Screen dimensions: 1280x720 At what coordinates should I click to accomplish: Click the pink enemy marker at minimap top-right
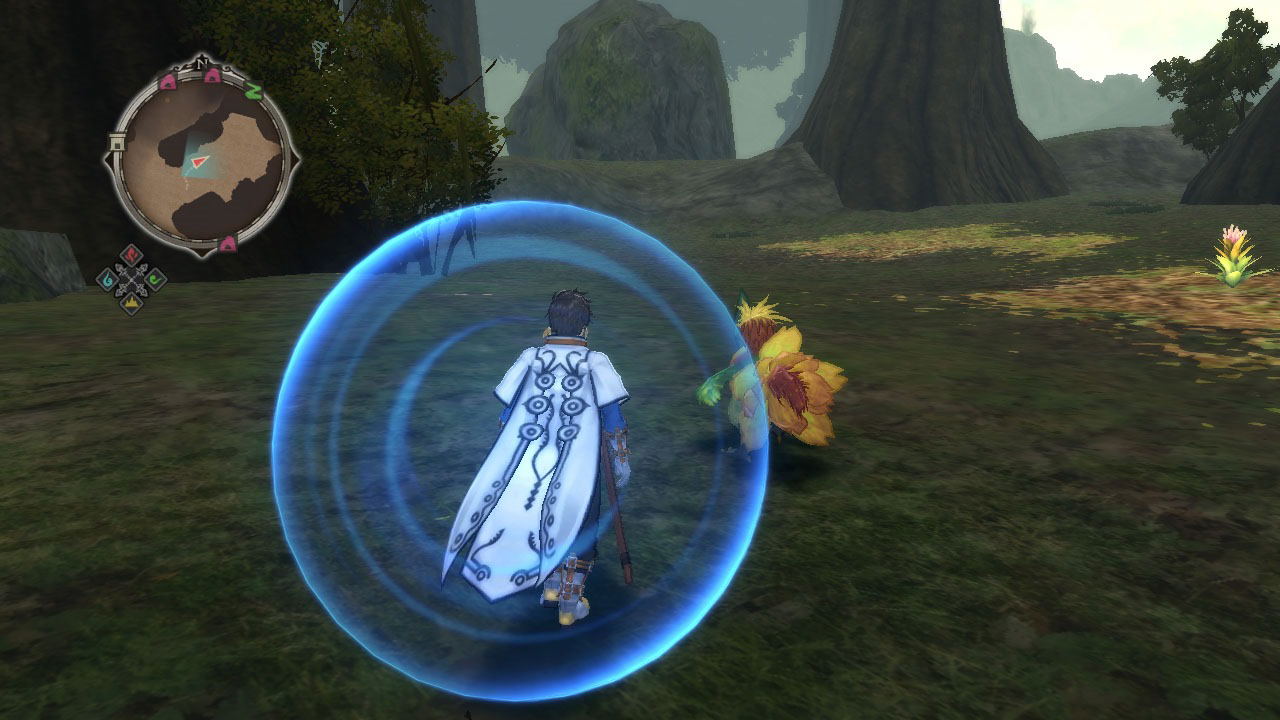[x=210, y=76]
